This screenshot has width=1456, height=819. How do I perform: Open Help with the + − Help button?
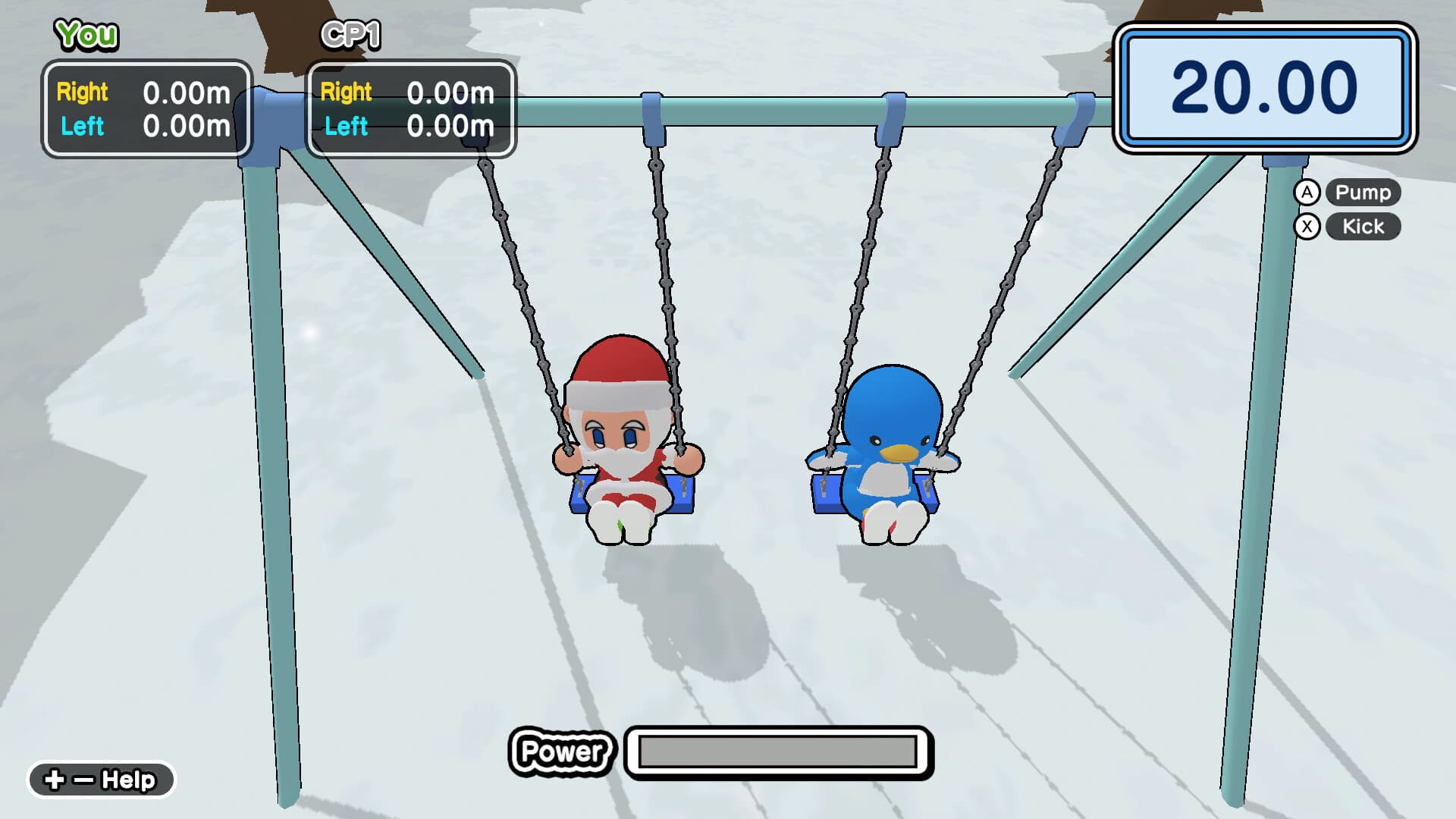(x=99, y=778)
